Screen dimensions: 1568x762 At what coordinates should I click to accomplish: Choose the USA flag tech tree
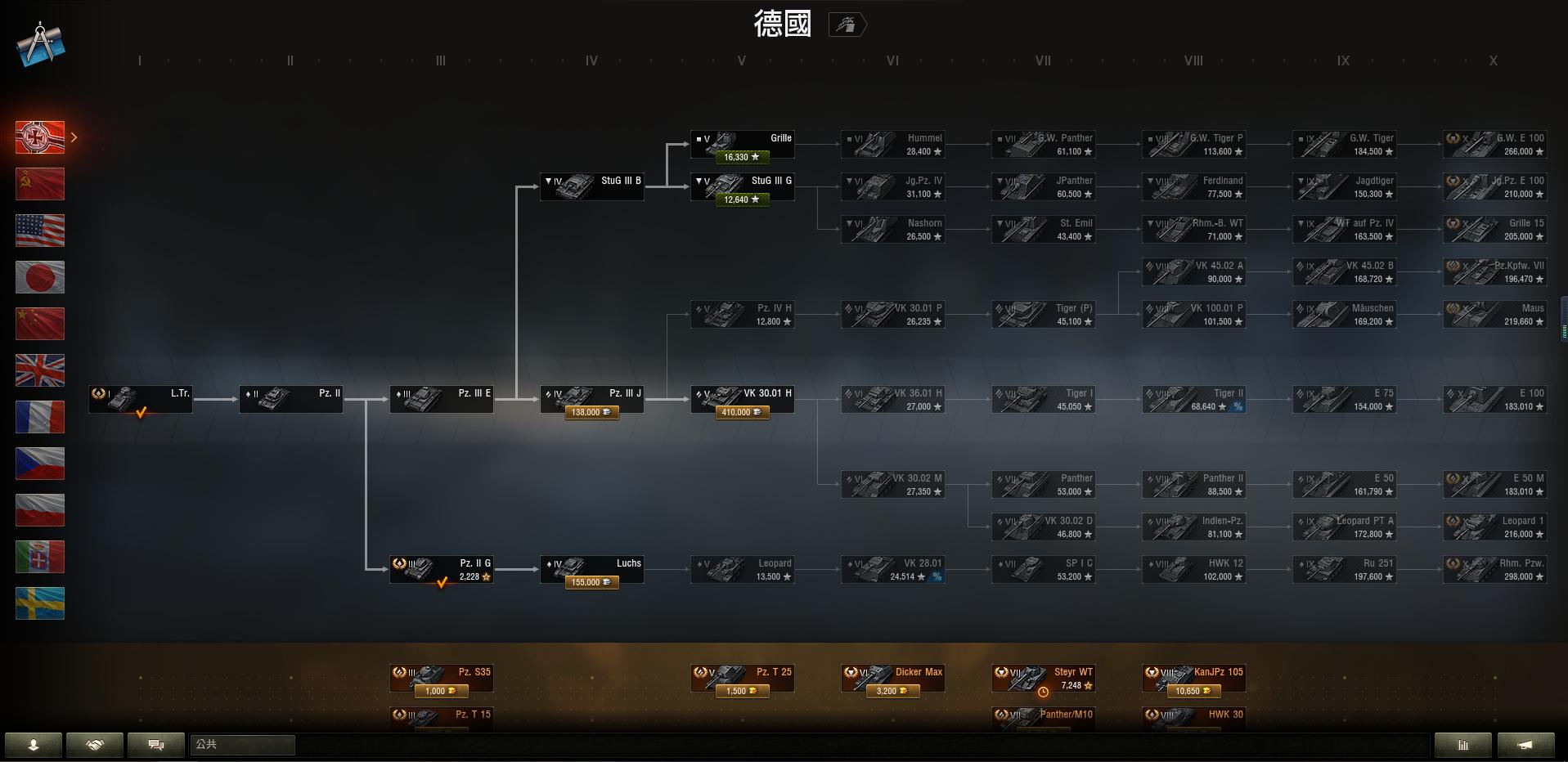pyautogui.click(x=40, y=231)
